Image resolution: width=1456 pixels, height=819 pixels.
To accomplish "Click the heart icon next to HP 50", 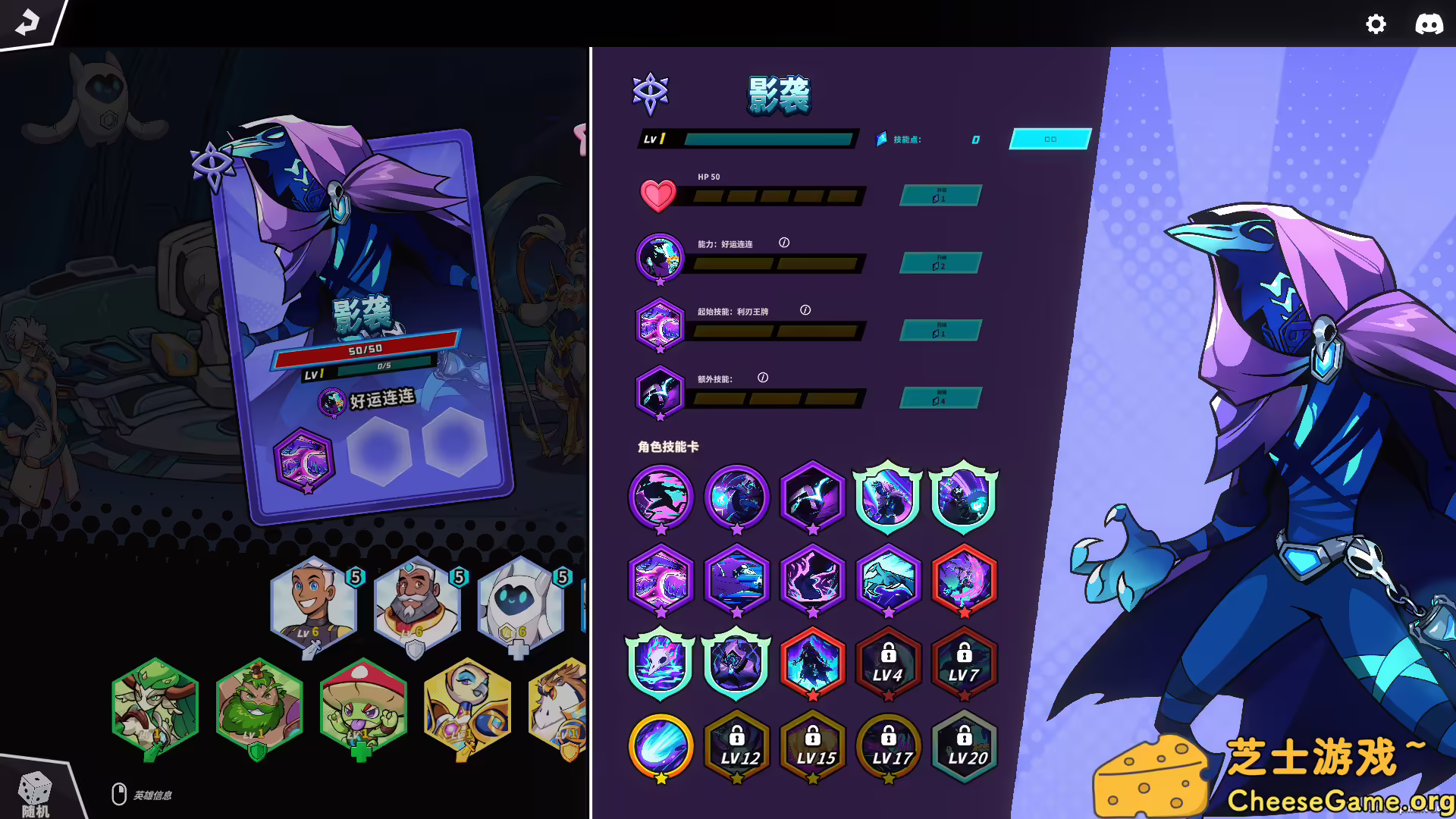I will [660, 196].
